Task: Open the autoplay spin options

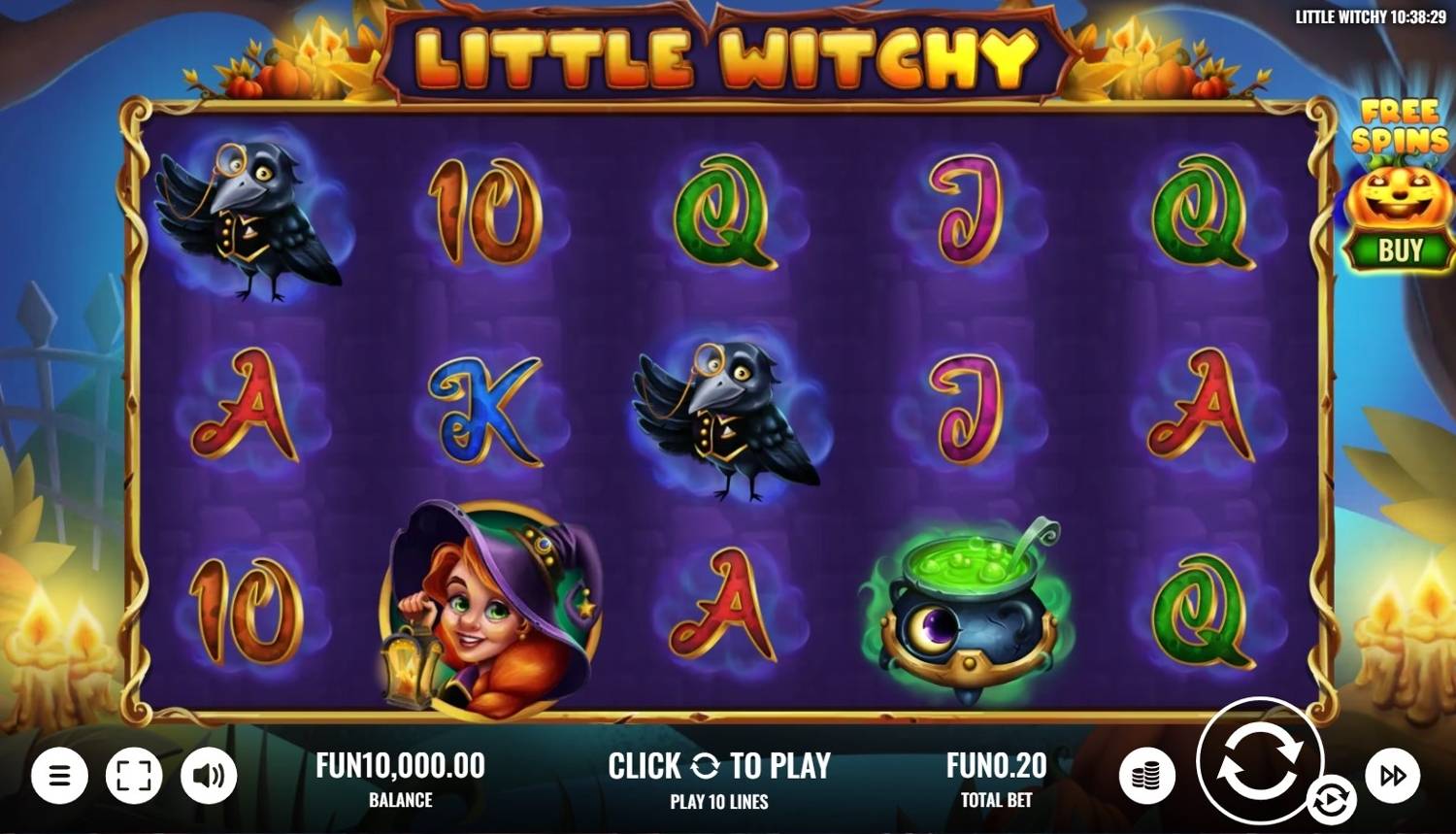Action: click(1331, 799)
